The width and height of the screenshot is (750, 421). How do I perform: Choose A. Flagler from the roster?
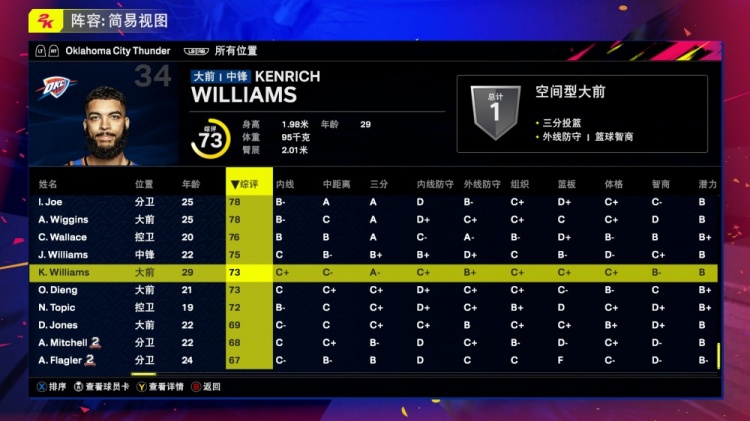click(63, 360)
